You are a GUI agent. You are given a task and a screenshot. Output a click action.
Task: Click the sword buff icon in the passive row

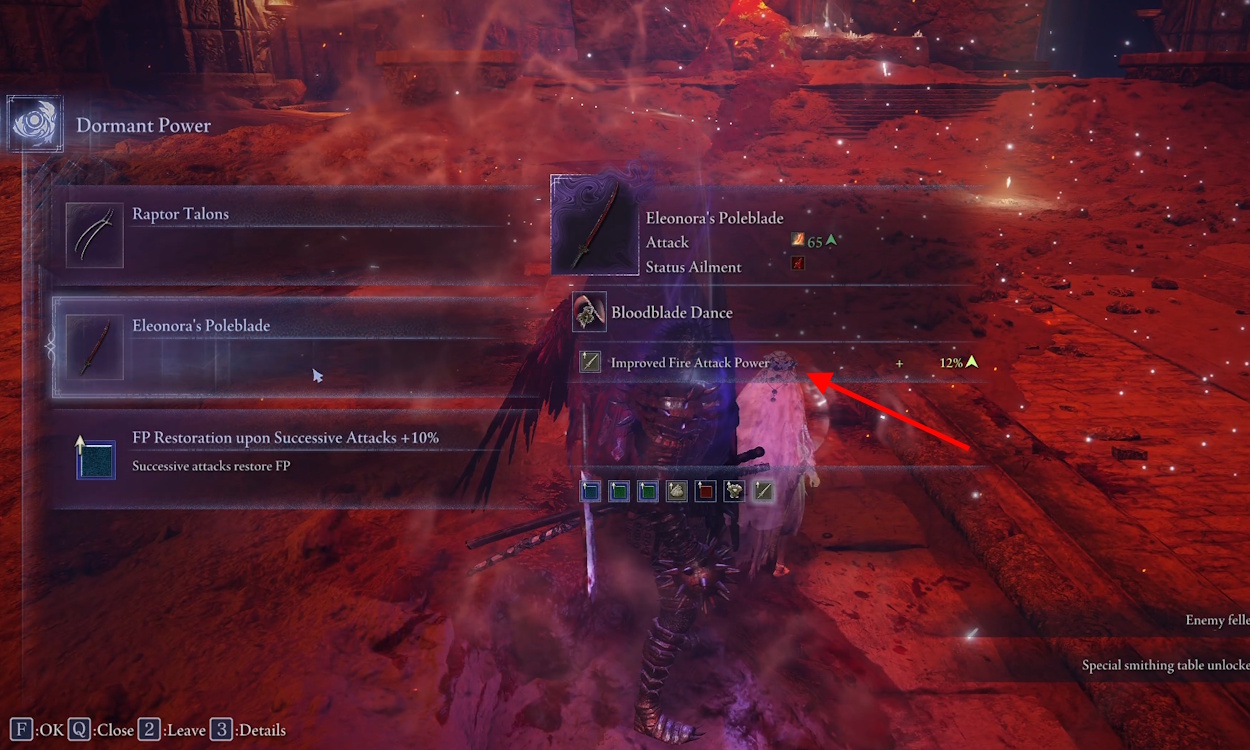763,491
